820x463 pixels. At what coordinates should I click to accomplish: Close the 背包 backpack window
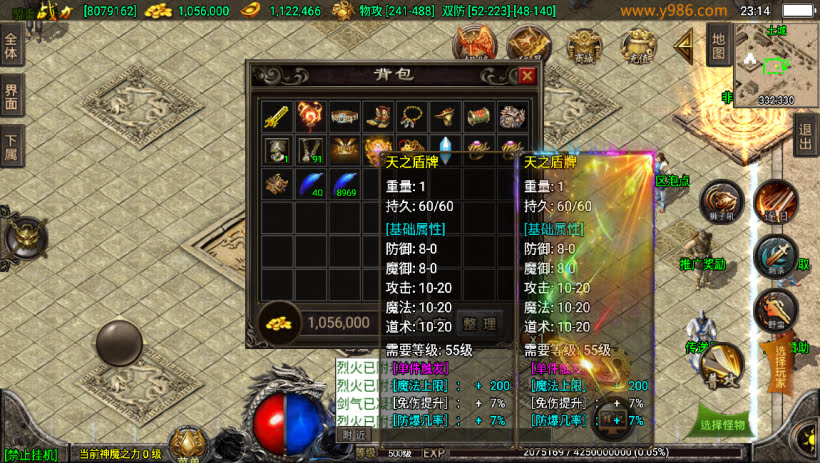[527, 75]
